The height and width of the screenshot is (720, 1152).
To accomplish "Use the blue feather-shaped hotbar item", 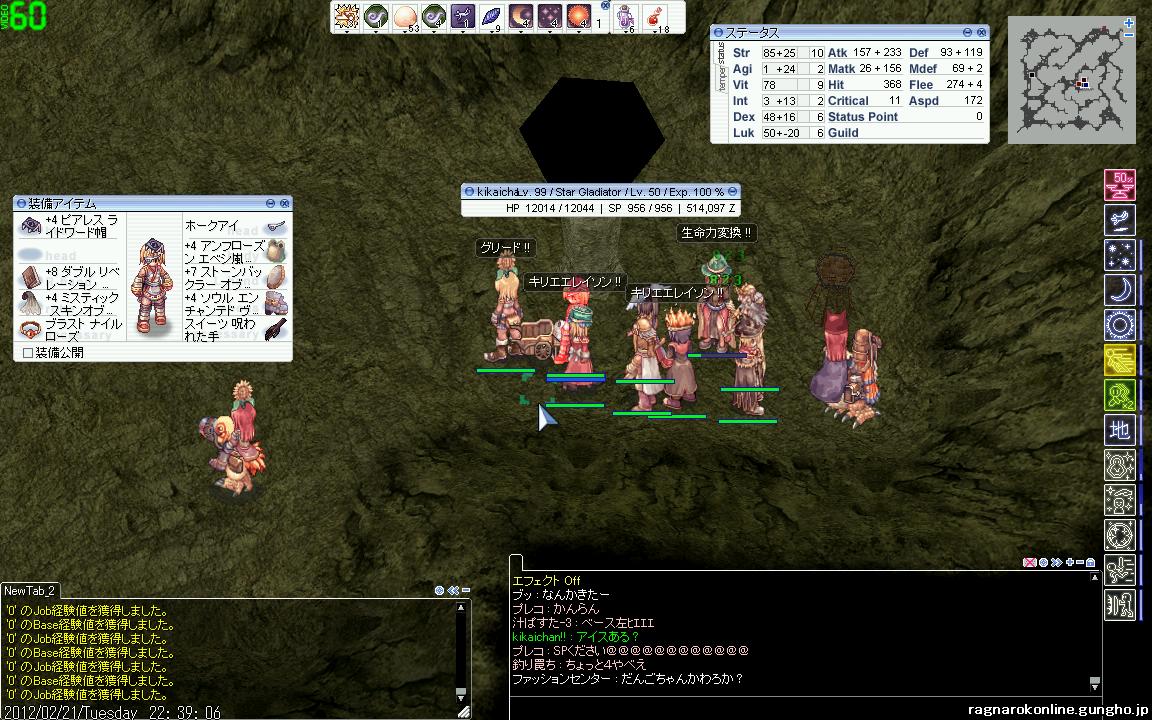I will click(492, 16).
